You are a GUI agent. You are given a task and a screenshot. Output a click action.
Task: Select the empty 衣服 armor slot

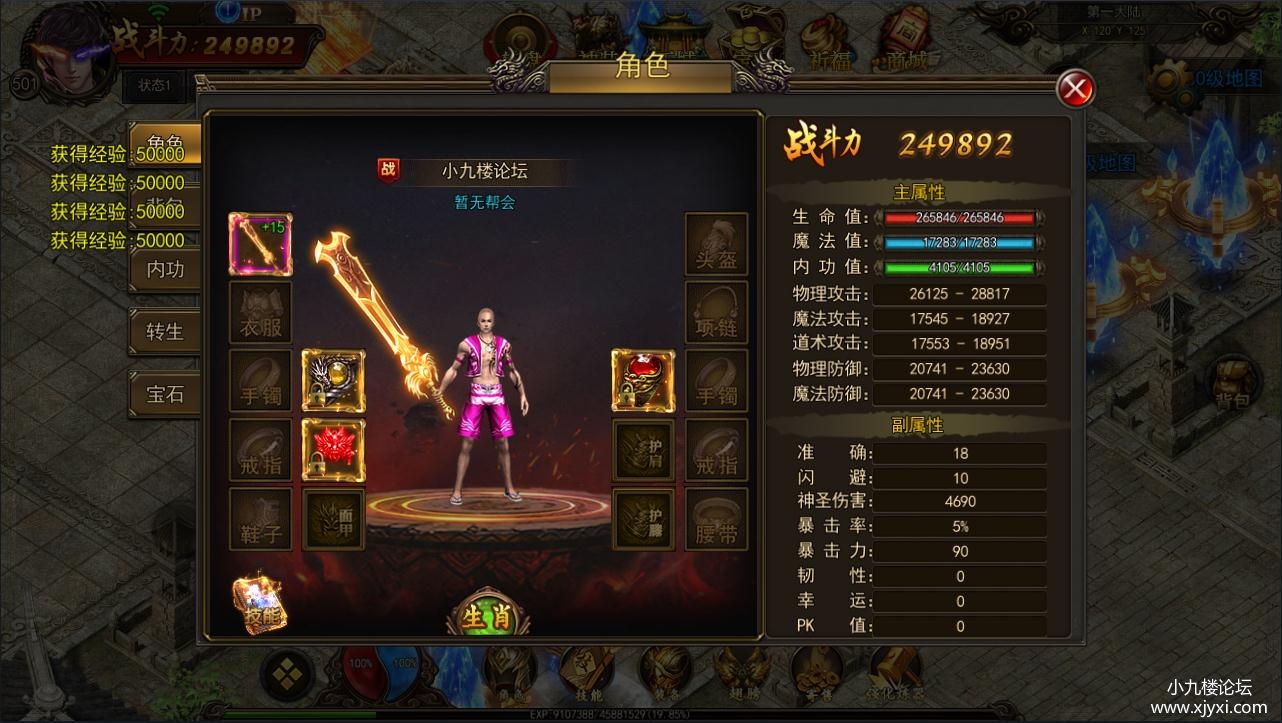(x=261, y=313)
